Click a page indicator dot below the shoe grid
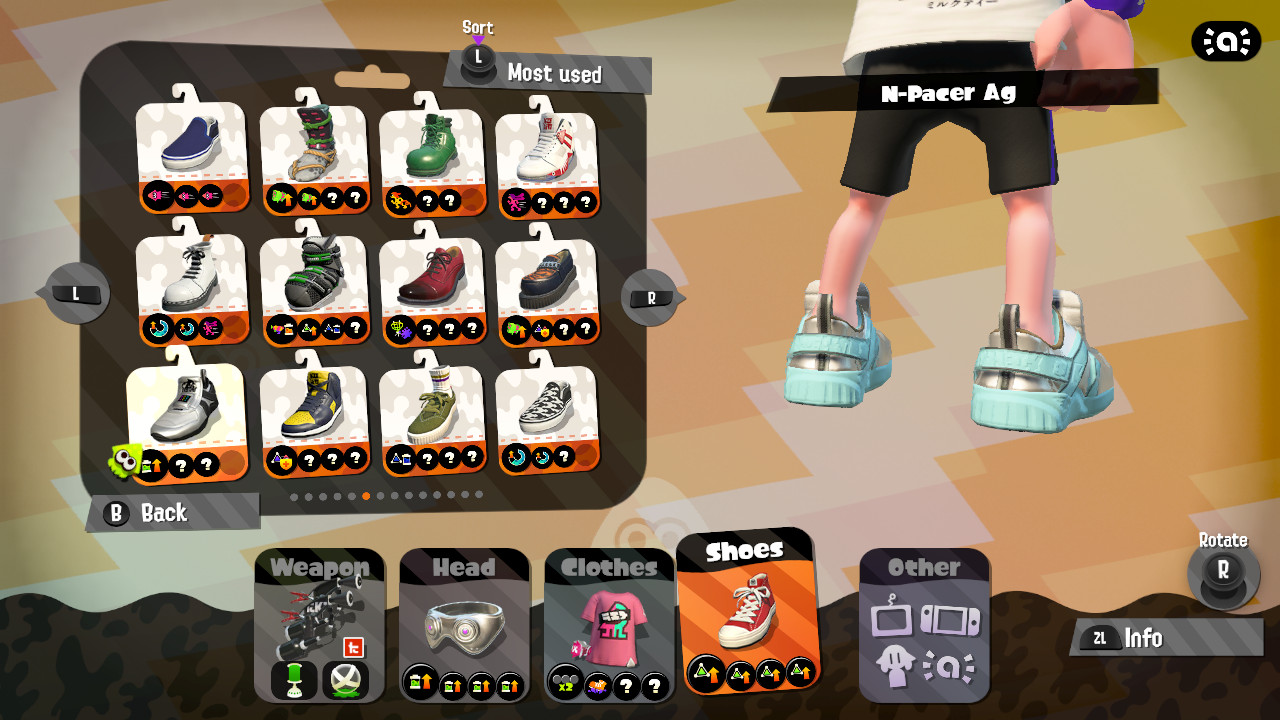Viewport: 1280px width, 720px height. tap(368, 493)
